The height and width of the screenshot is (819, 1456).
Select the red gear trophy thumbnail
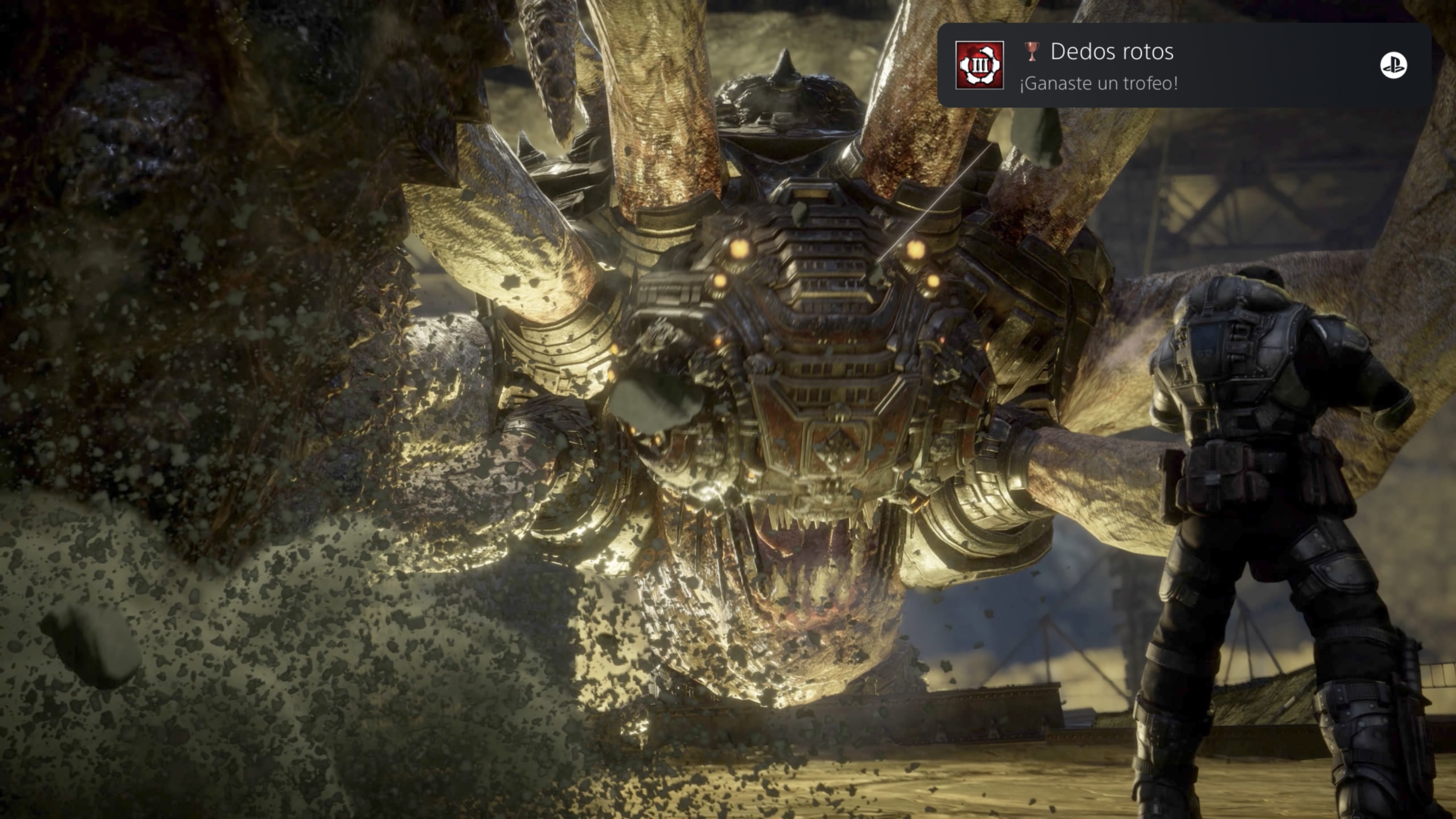pyautogui.click(x=979, y=66)
